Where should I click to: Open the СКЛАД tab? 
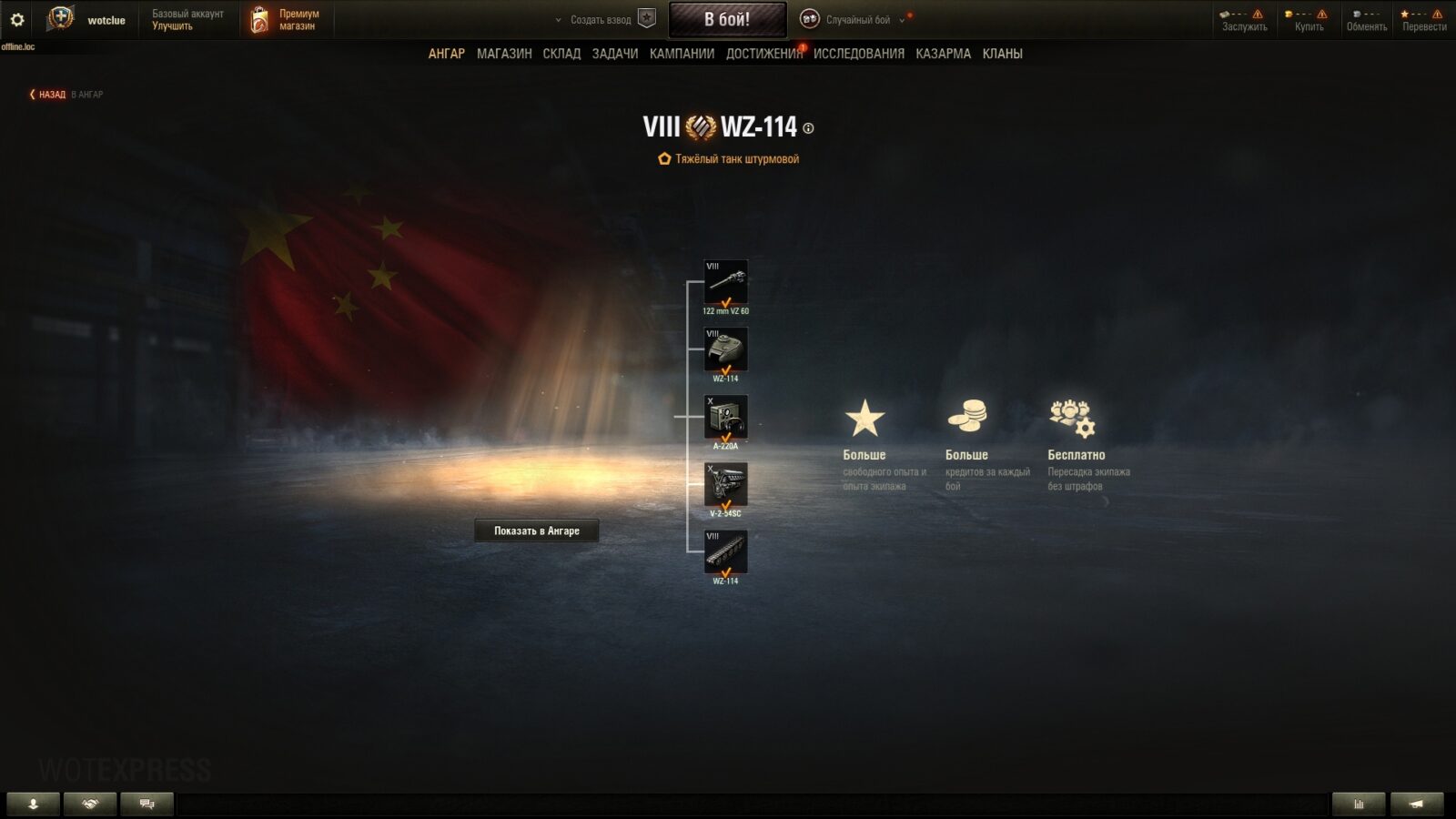[561, 54]
